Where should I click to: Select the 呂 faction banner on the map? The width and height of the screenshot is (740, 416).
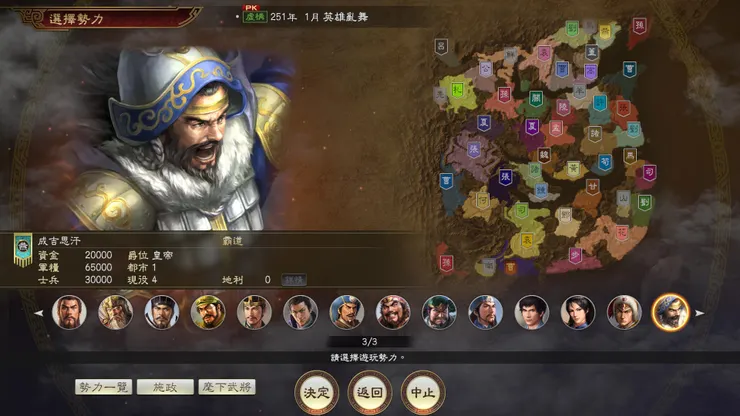(x=442, y=47)
